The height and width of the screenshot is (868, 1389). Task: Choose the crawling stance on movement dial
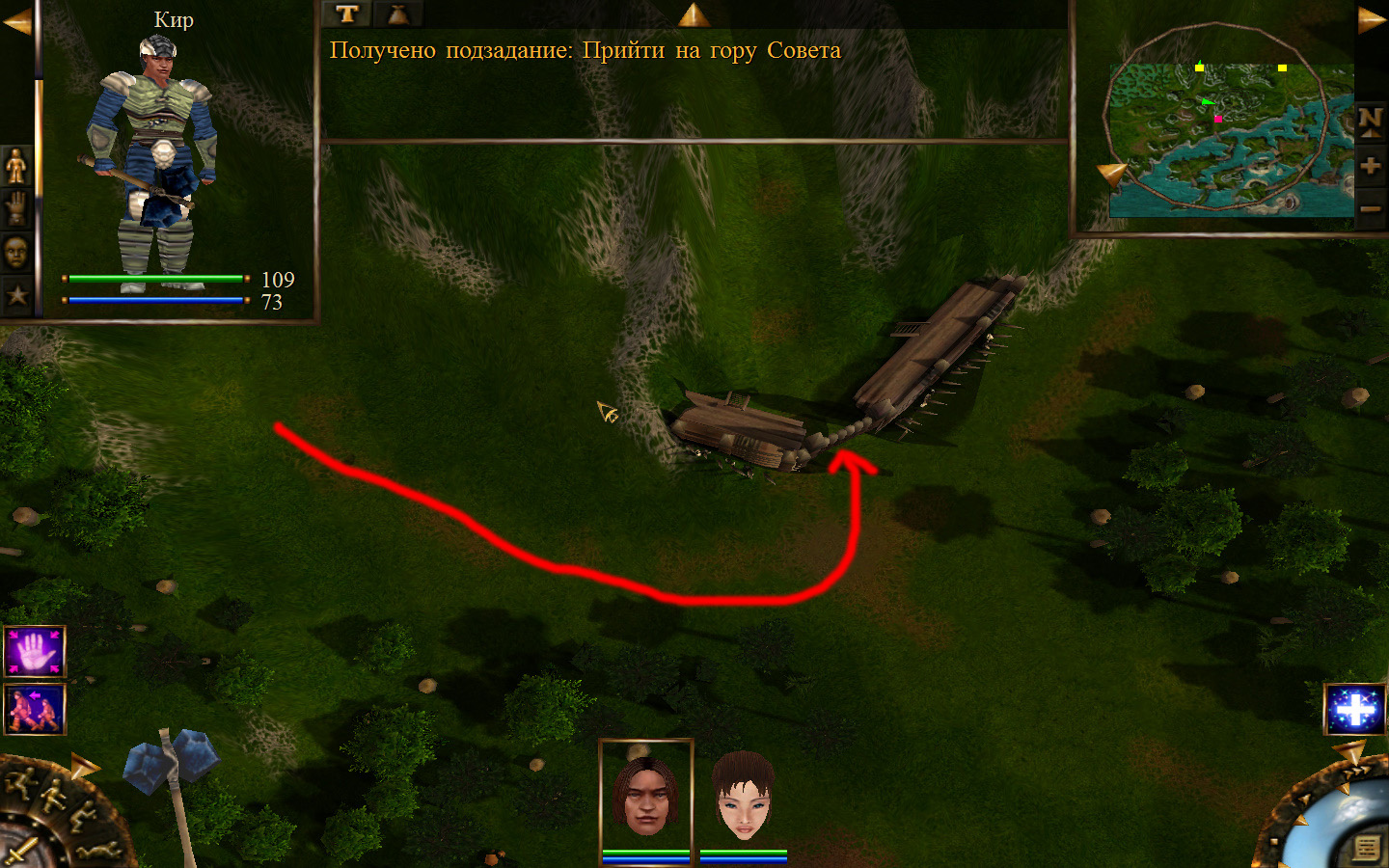pyautogui.click(x=100, y=850)
